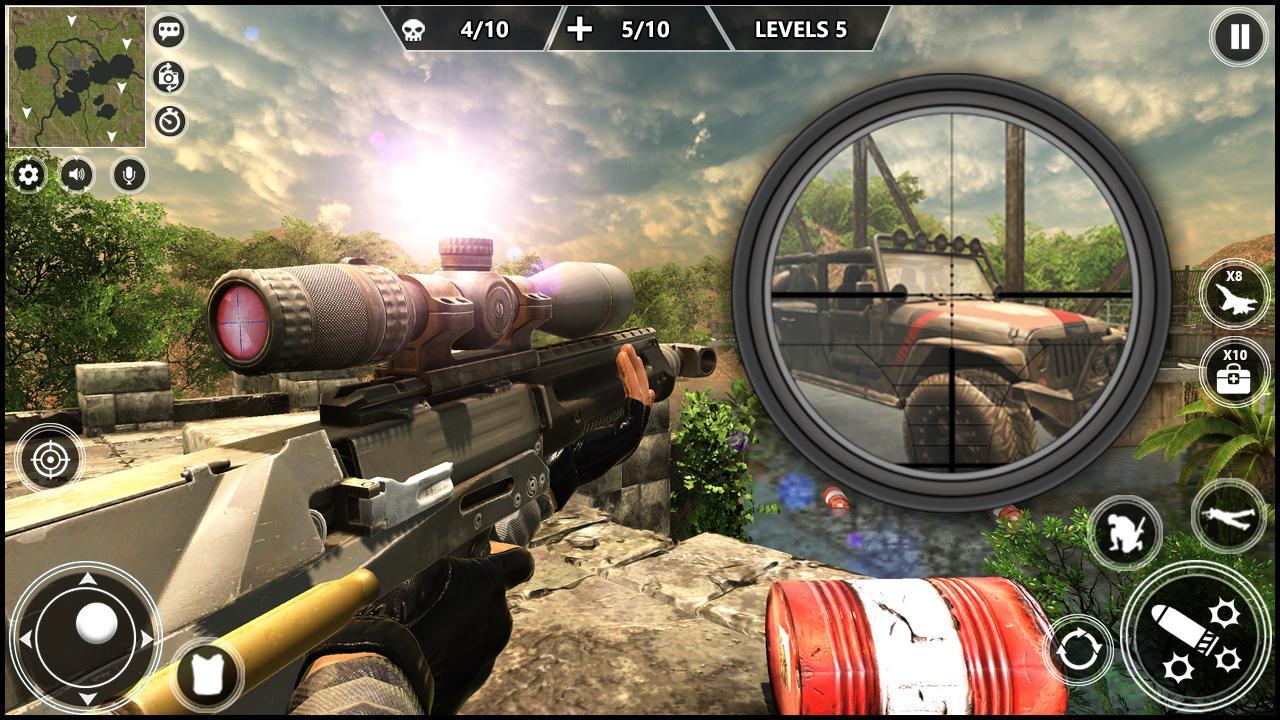Pause the game
This screenshot has height=720, width=1280.
click(1237, 38)
